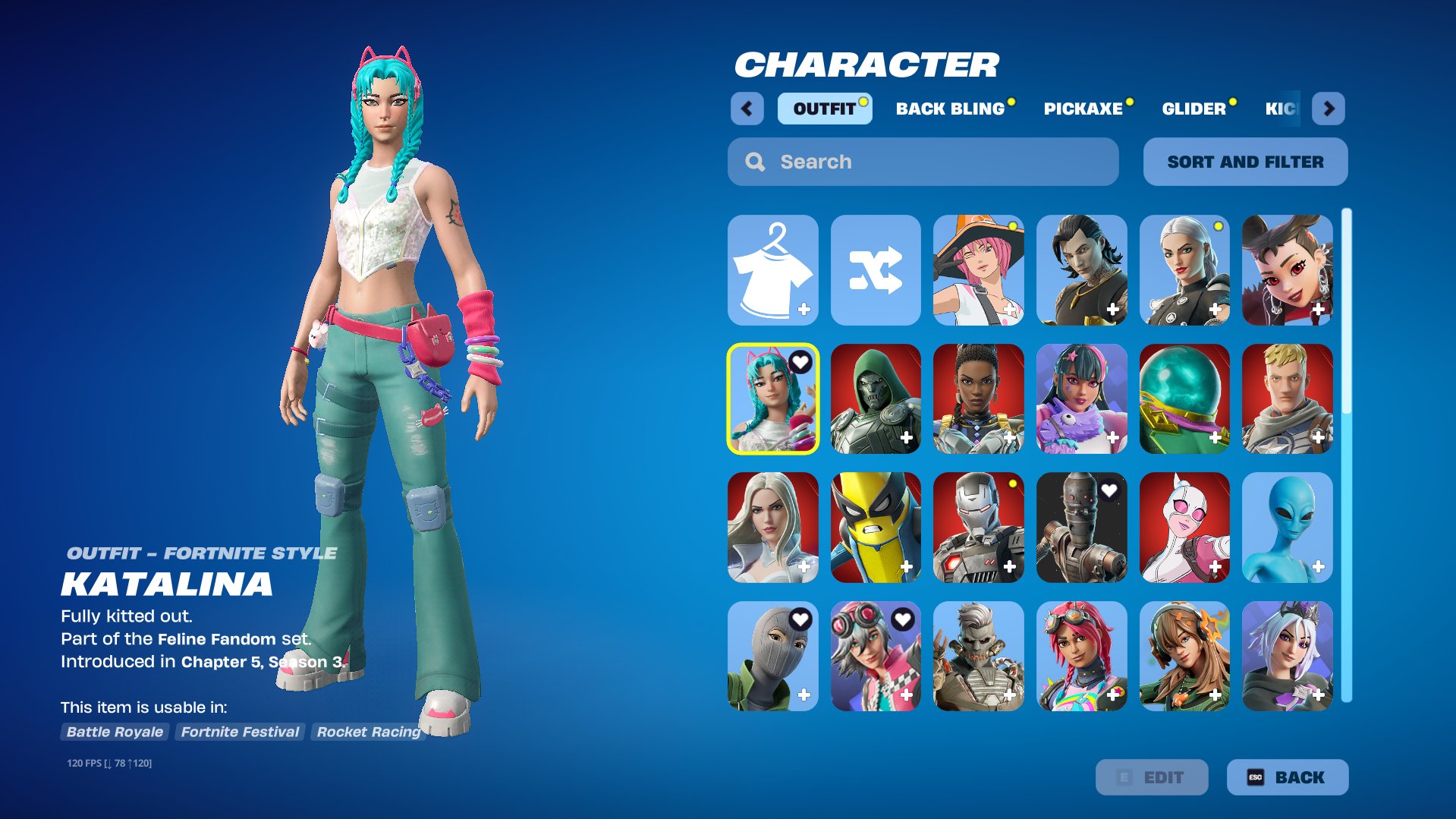Open the Pickaxe tab
Screen dimensions: 1456x819
[1083, 109]
